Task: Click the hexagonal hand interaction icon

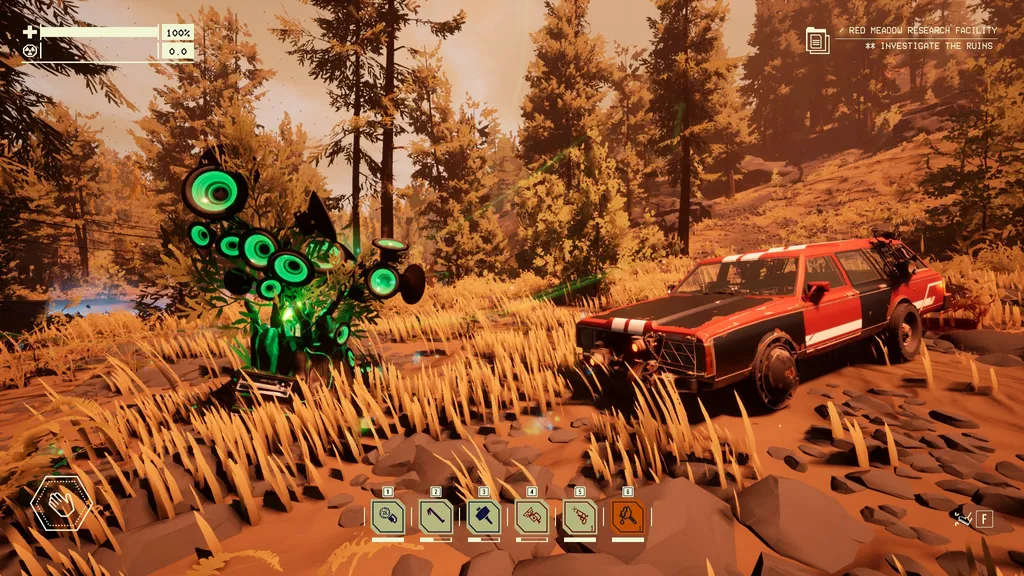Action: tap(61, 505)
